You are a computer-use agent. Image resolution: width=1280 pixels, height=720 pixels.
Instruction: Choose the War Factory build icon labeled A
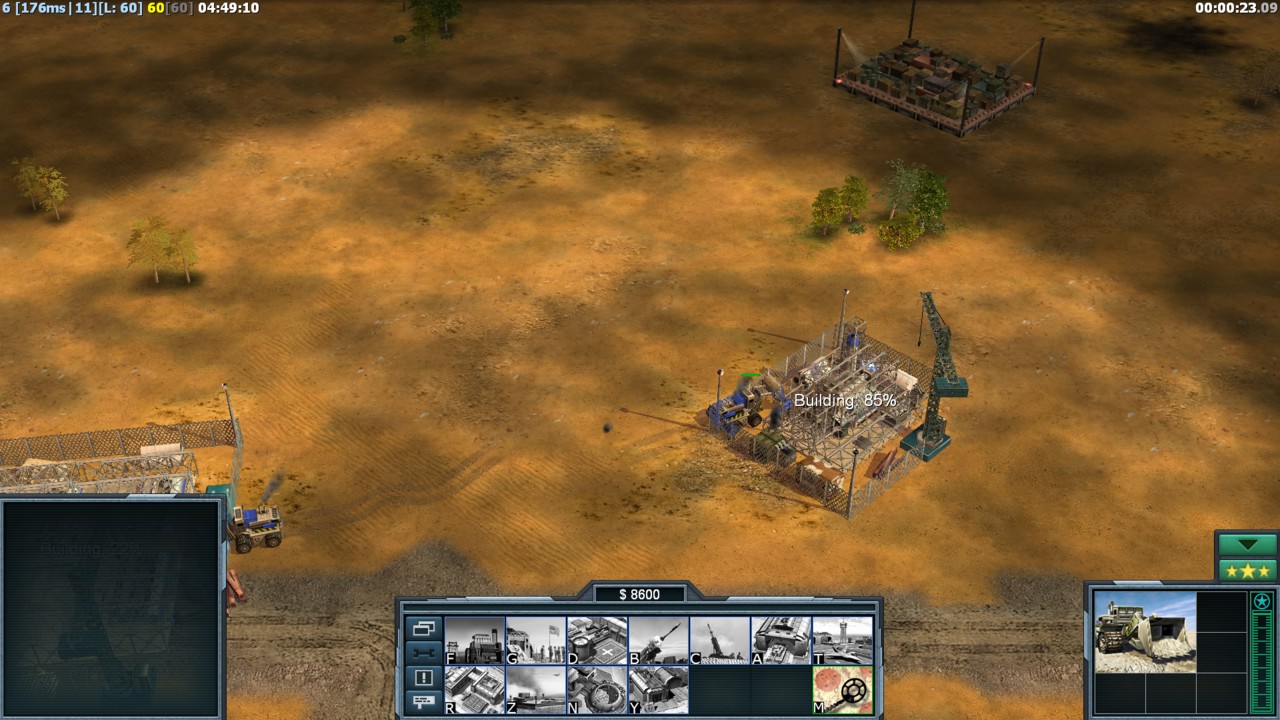point(781,640)
